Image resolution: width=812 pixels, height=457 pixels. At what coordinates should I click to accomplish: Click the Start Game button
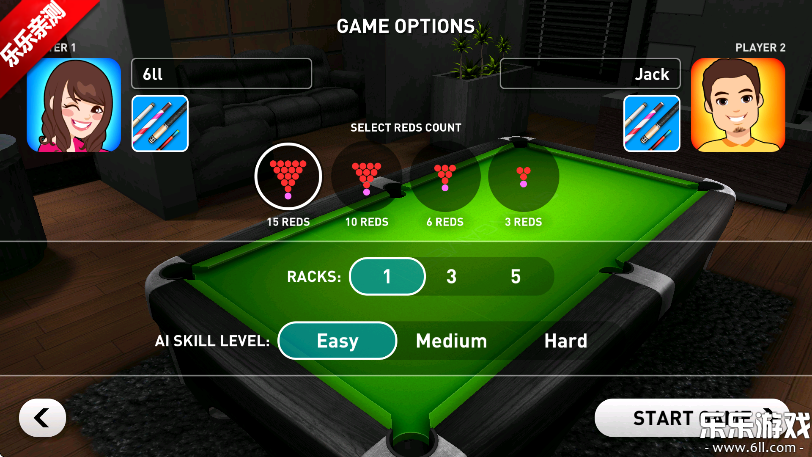click(690, 418)
